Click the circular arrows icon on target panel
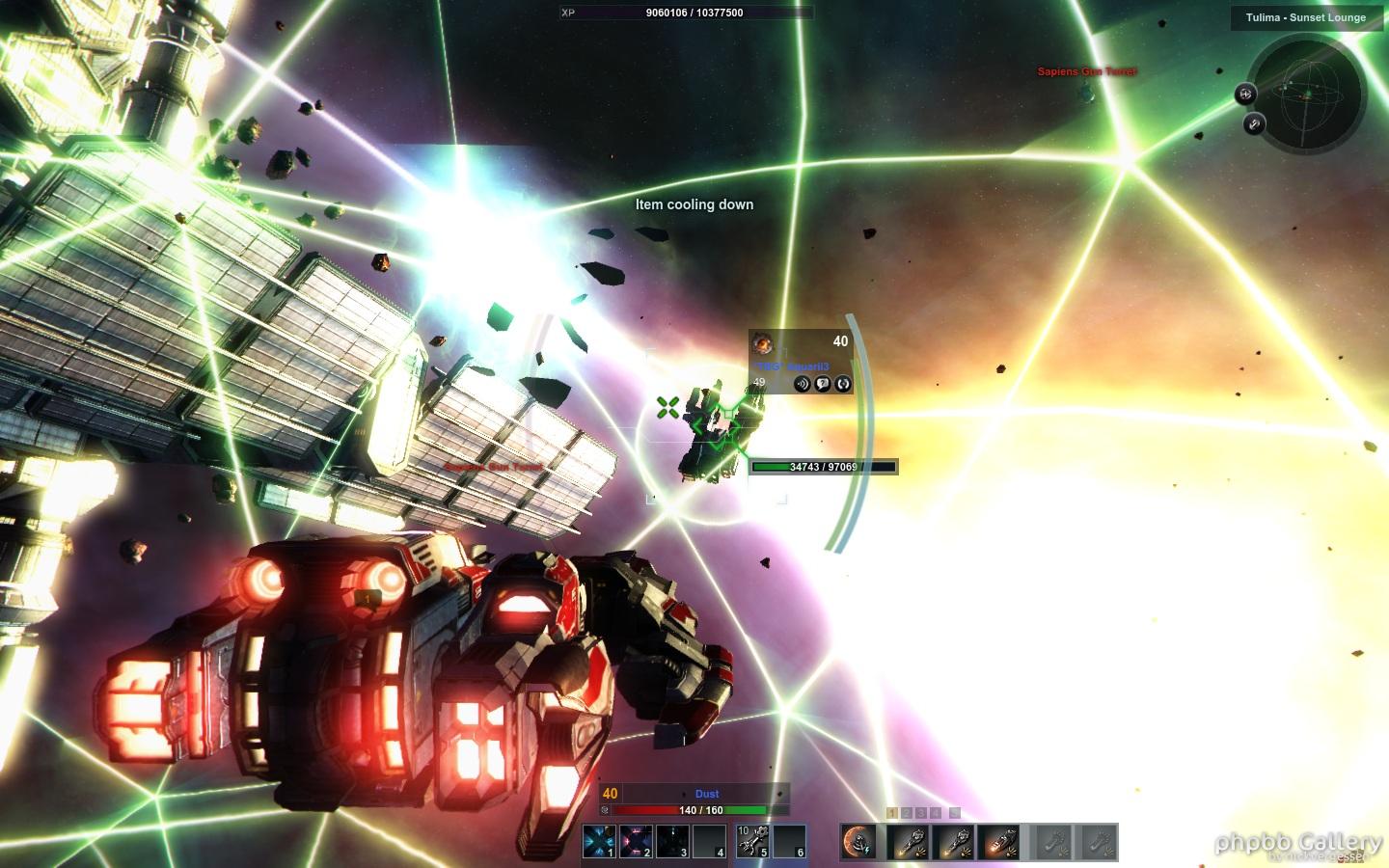Viewport: 1389px width, 868px height. pyautogui.click(x=843, y=384)
